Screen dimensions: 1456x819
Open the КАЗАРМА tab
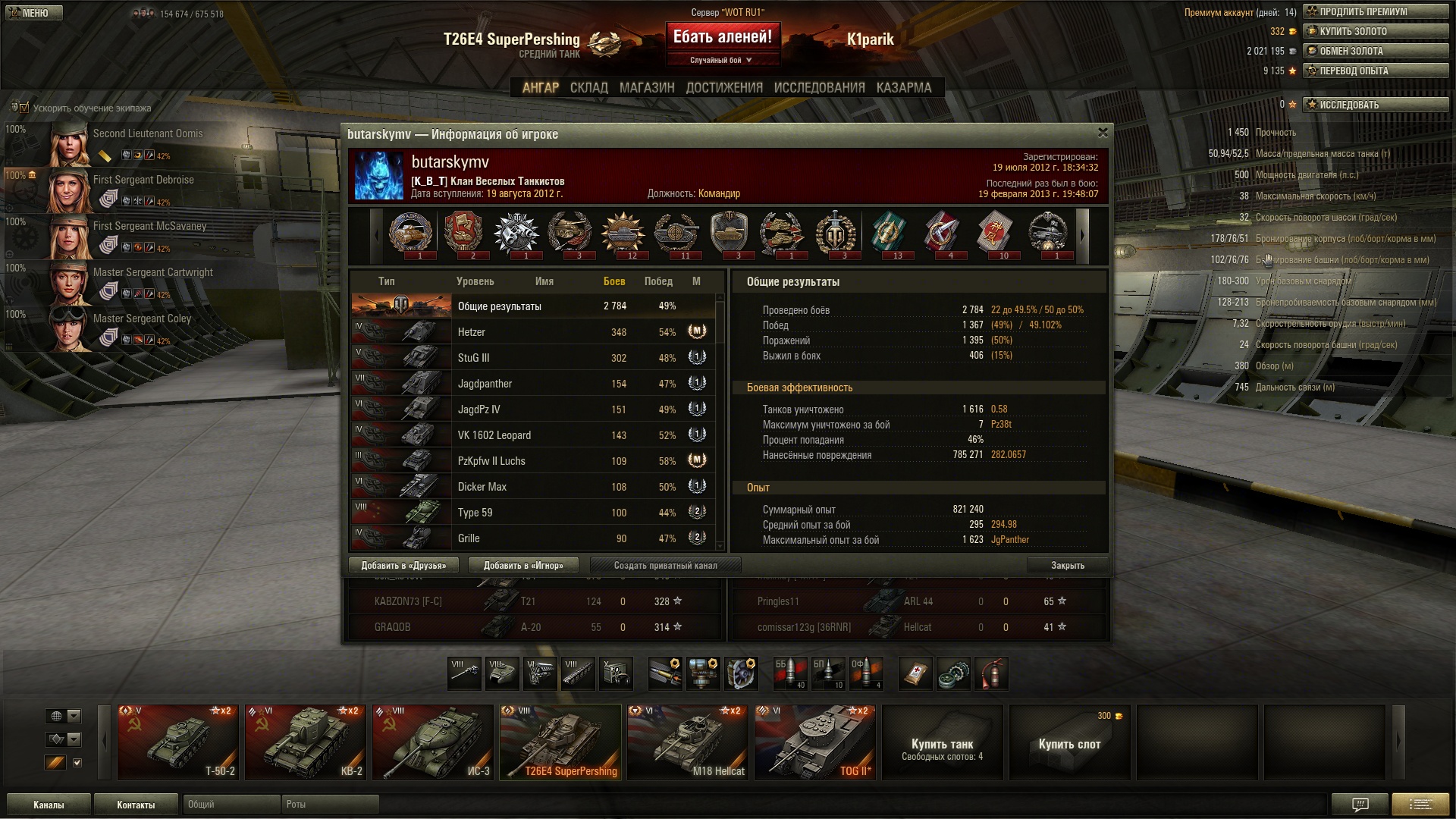[x=903, y=88]
